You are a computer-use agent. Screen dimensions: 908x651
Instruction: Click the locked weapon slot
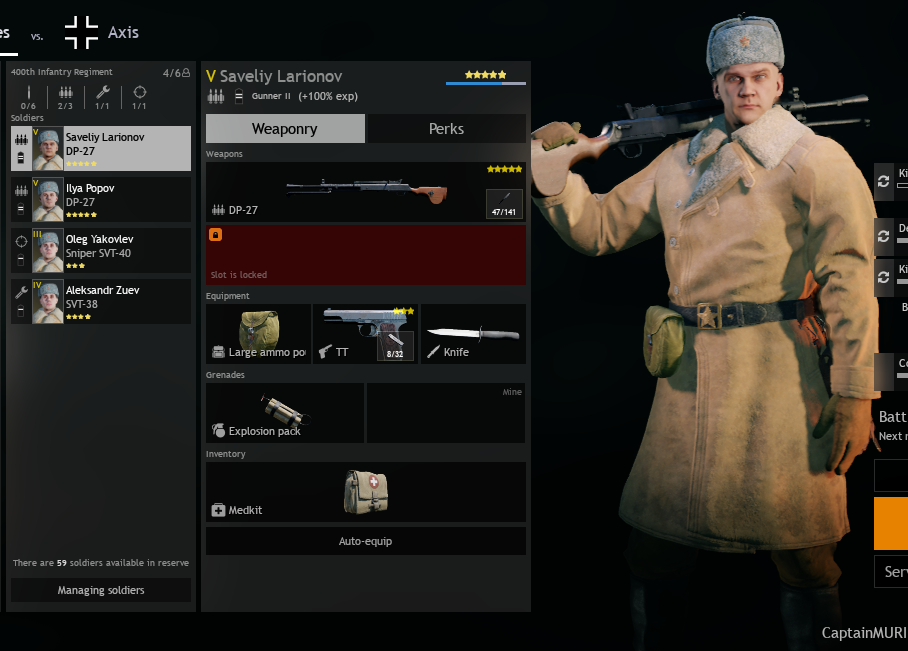click(x=365, y=254)
